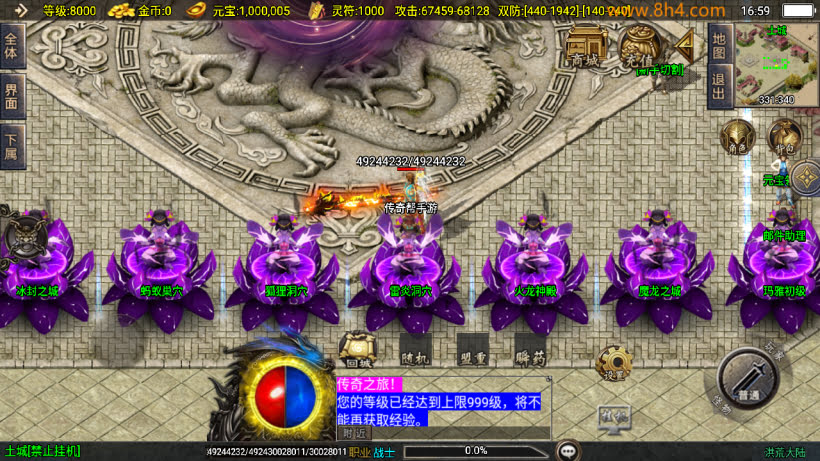Use the 瞬药 instant potion slot
The image size is (820, 461).
[x=530, y=349]
